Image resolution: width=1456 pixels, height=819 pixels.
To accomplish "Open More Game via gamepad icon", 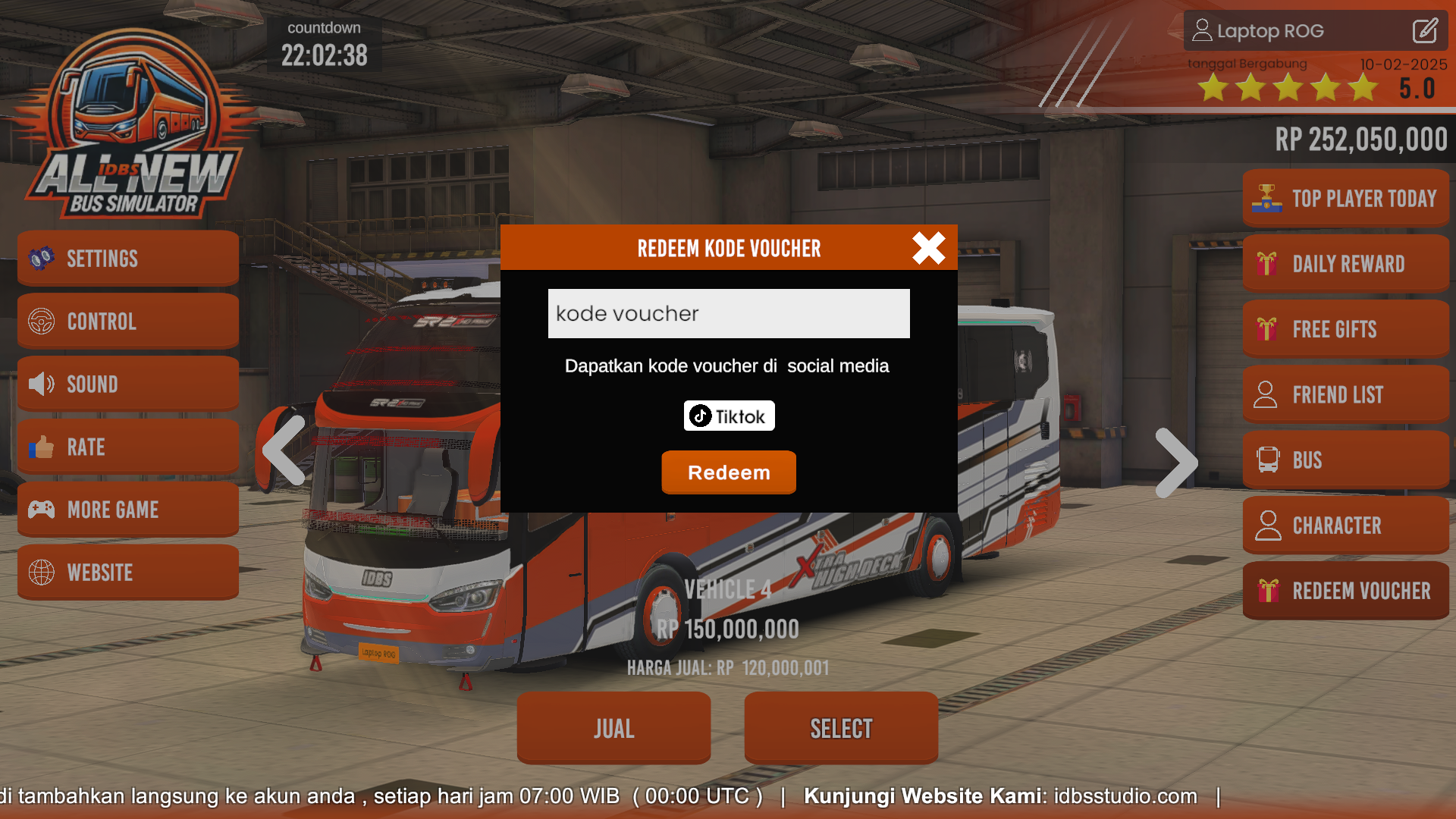I will tap(42, 510).
